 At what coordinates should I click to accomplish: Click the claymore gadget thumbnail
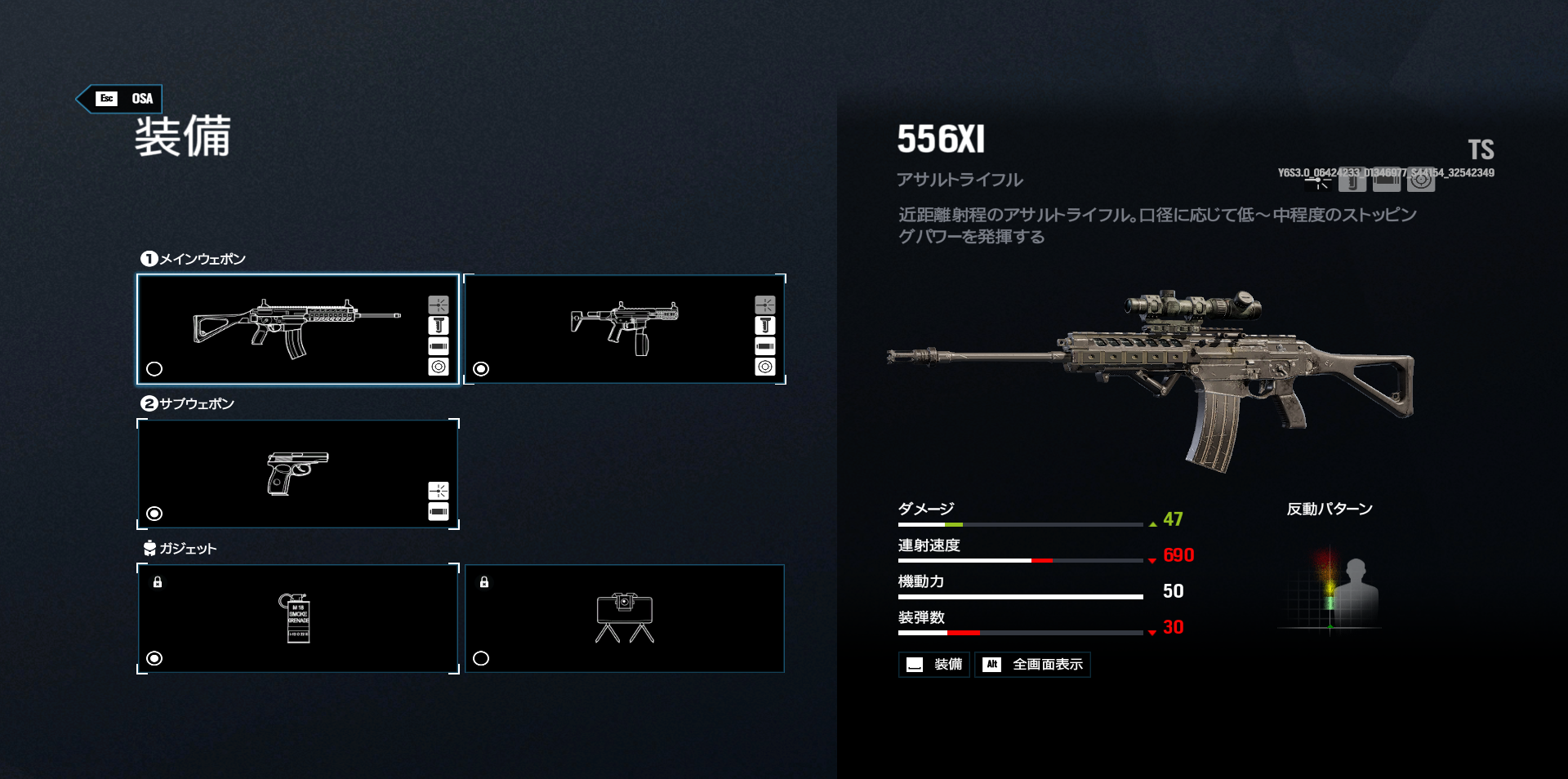click(x=626, y=618)
